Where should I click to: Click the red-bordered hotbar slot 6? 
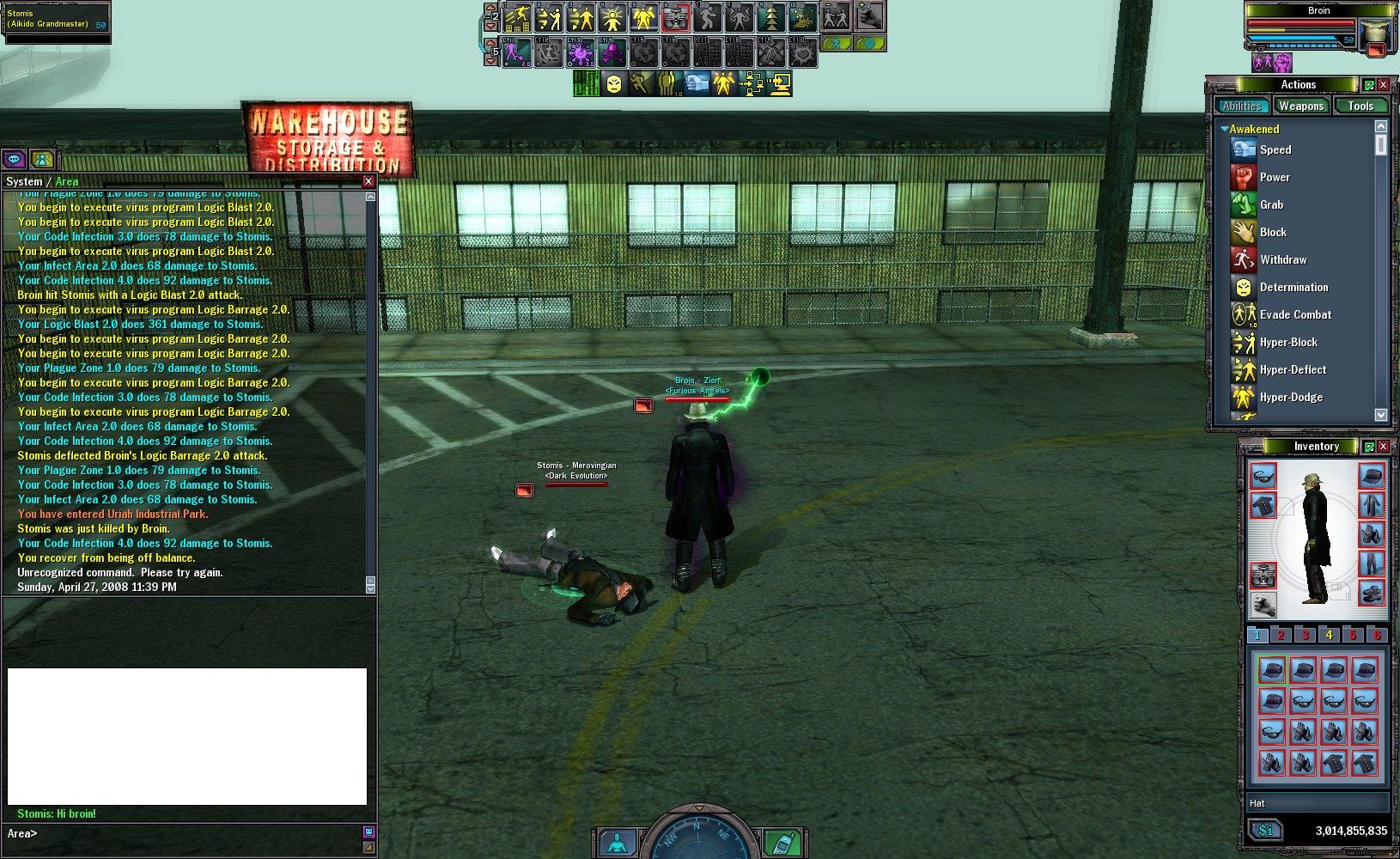click(676, 16)
